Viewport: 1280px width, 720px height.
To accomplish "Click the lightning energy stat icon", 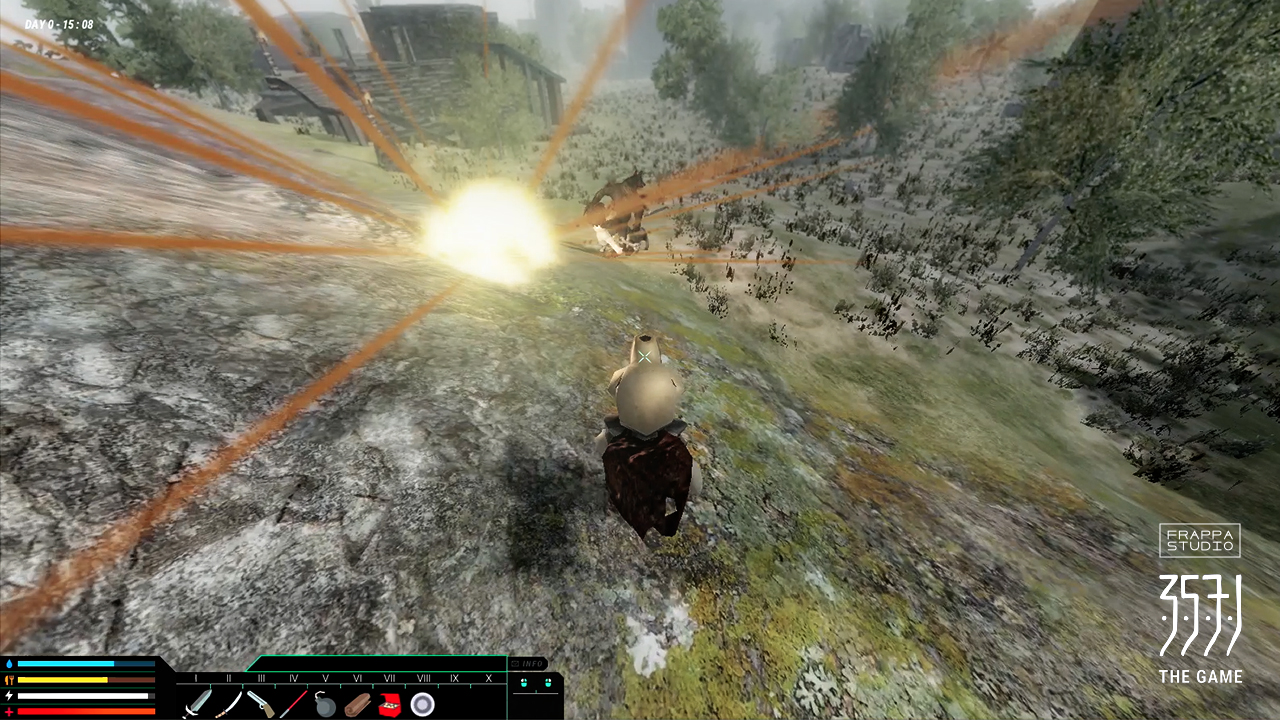I will click(x=10, y=697).
